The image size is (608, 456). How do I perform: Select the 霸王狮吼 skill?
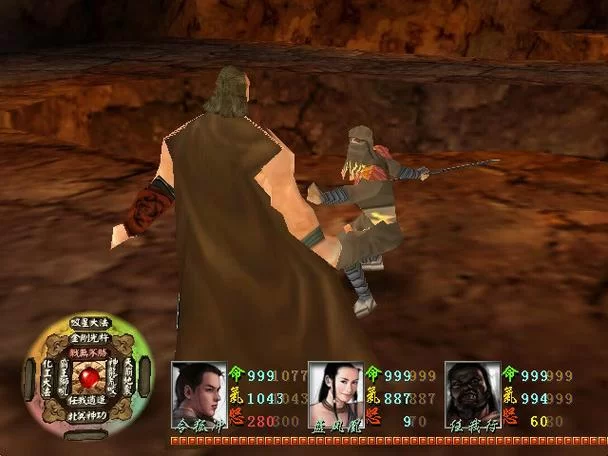65,377
